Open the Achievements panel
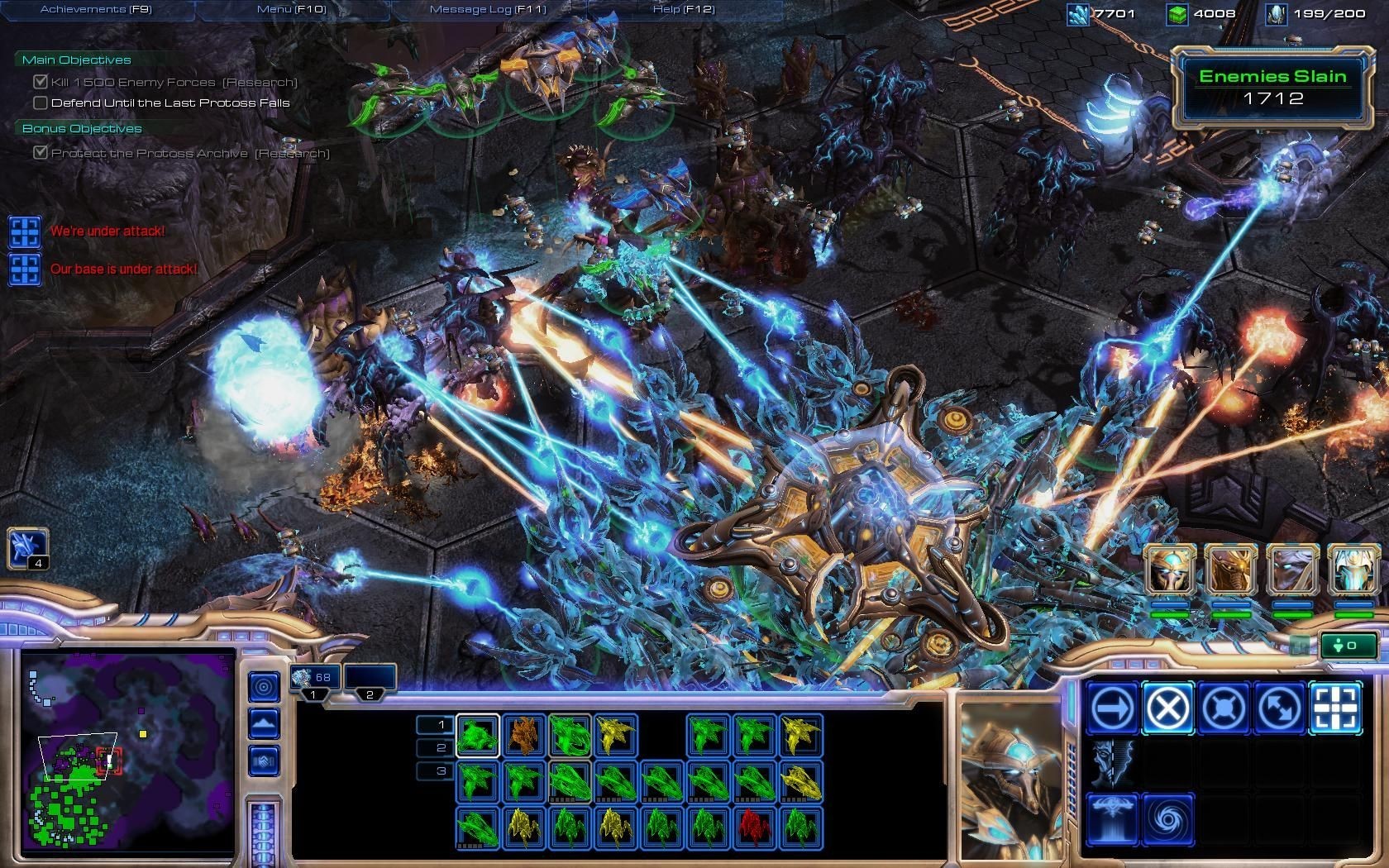 point(95,9)
